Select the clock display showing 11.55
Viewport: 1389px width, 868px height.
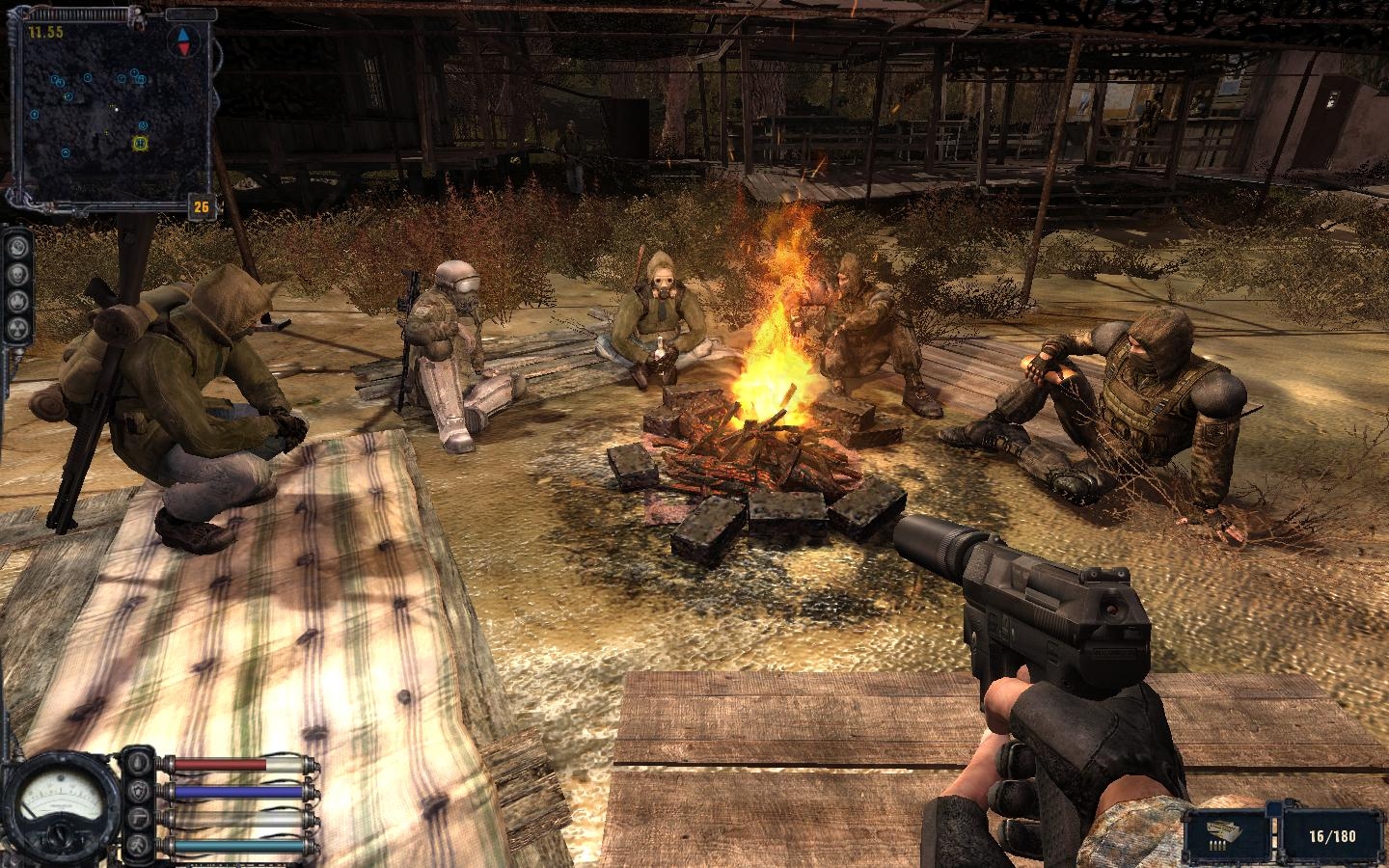tap(46, 29)
